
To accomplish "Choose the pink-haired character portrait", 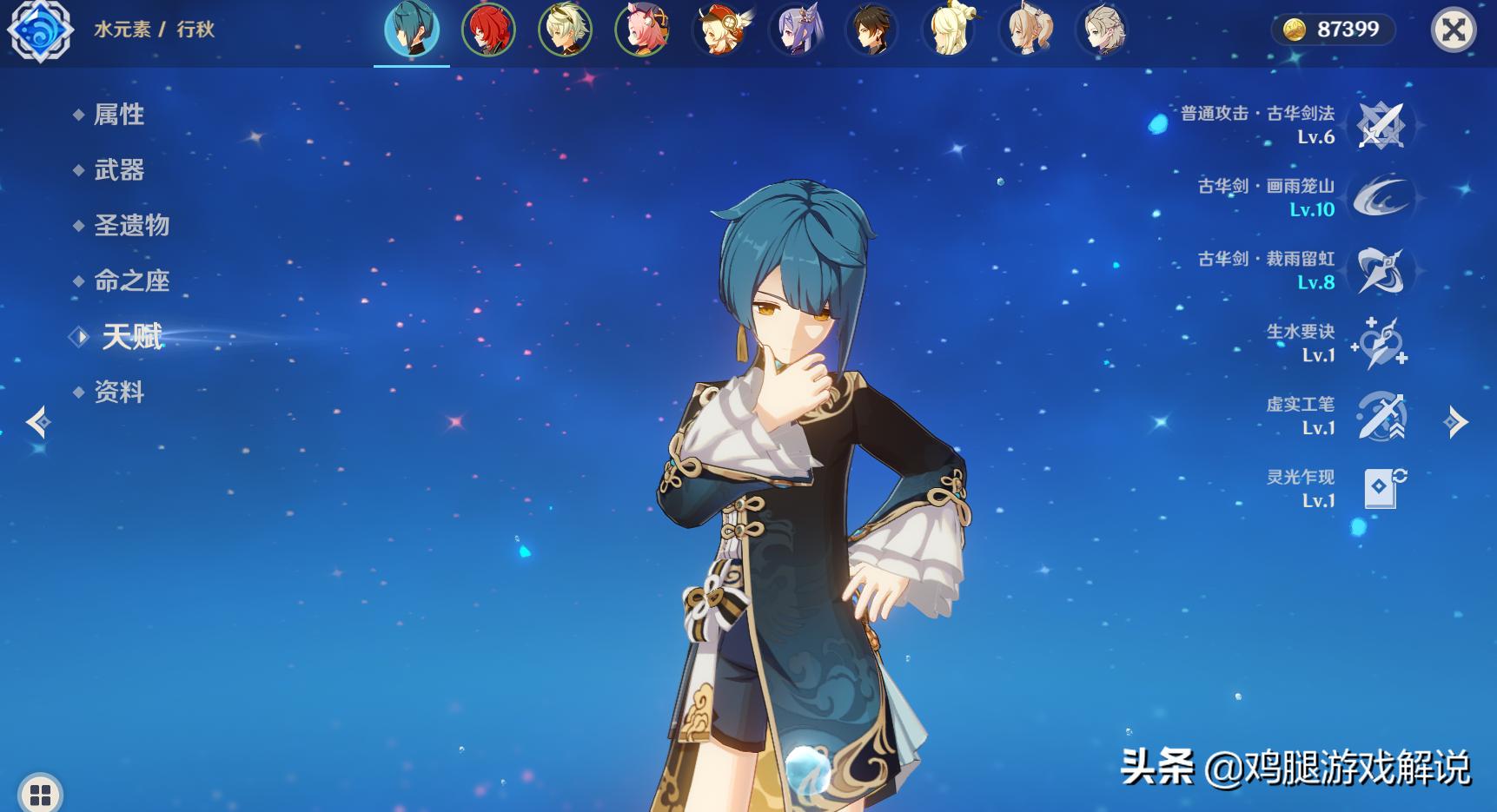I will [x=641, y=30].
